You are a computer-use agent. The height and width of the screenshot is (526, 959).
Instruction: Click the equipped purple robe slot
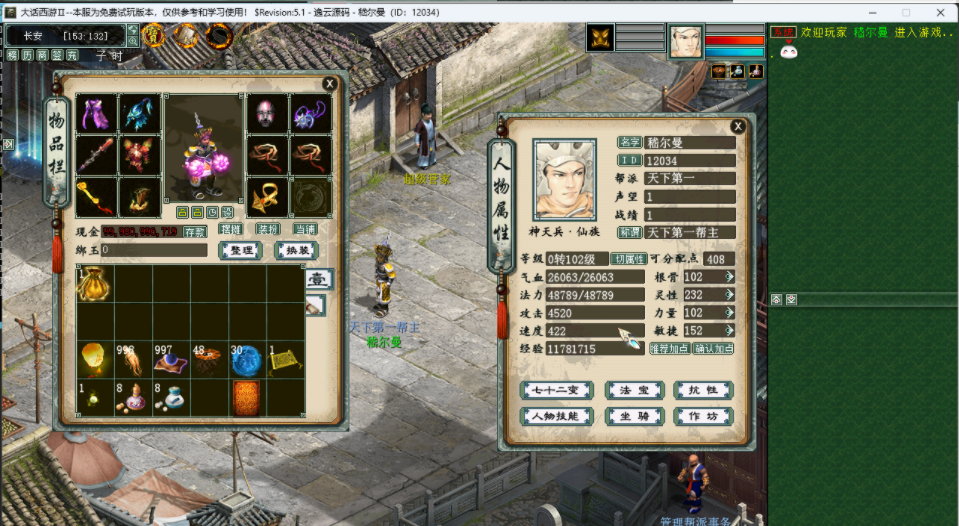(96, 114)
